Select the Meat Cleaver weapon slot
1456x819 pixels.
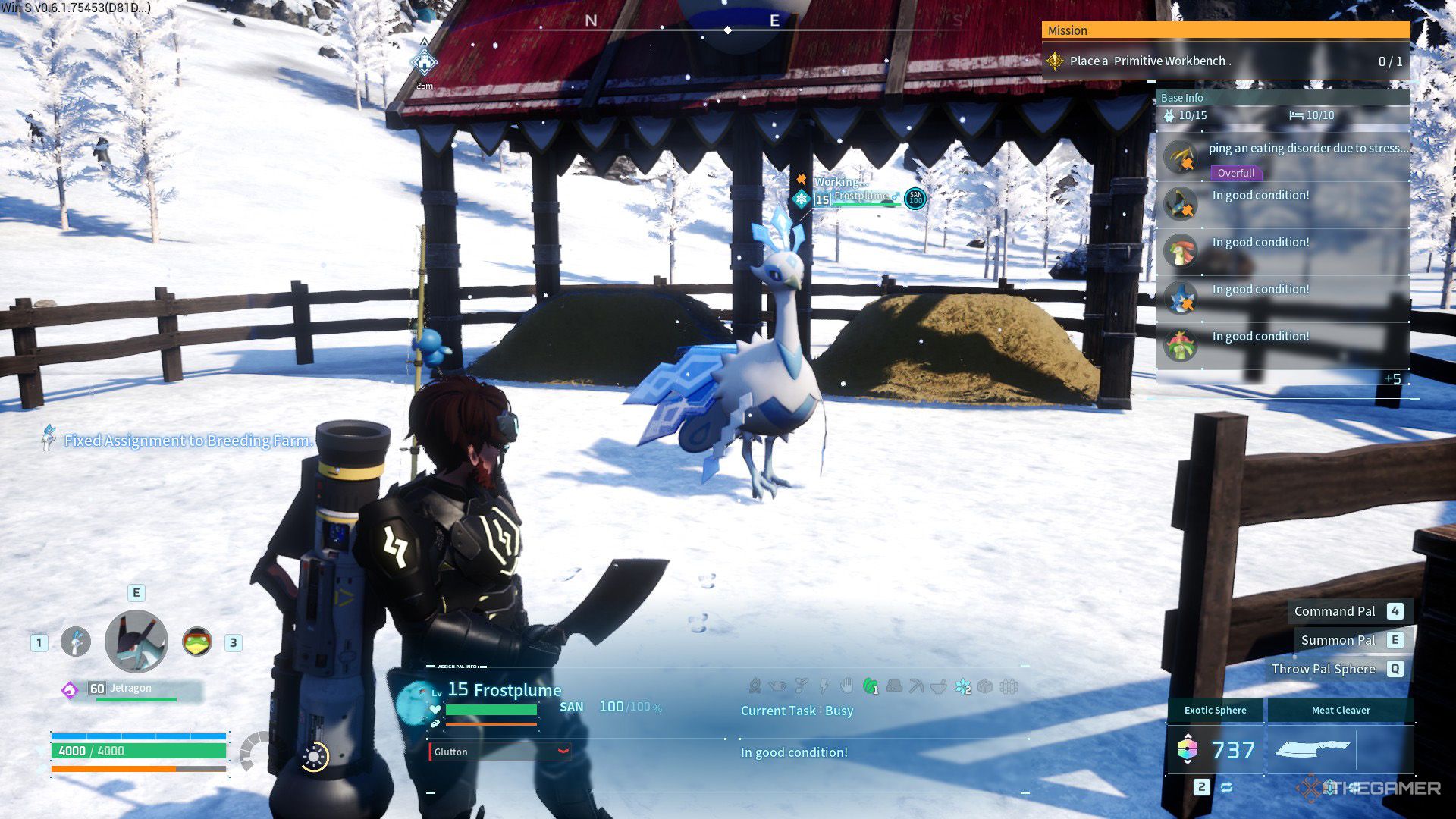click(1341, 748)
